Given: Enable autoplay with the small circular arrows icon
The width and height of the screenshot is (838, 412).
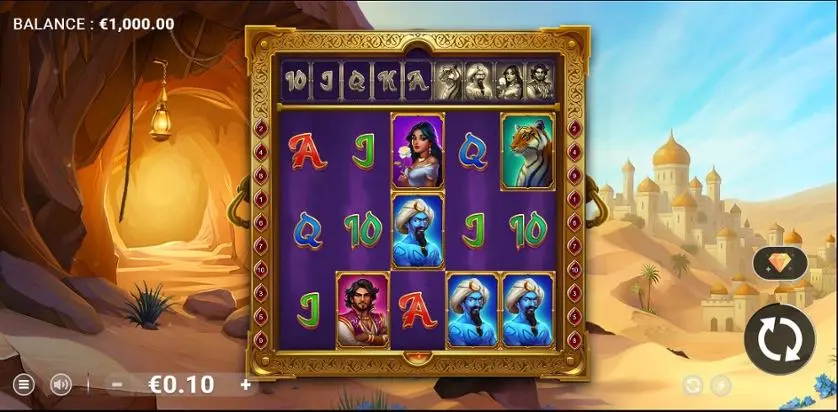Looking at the screenshot, I should pos(693,385).
